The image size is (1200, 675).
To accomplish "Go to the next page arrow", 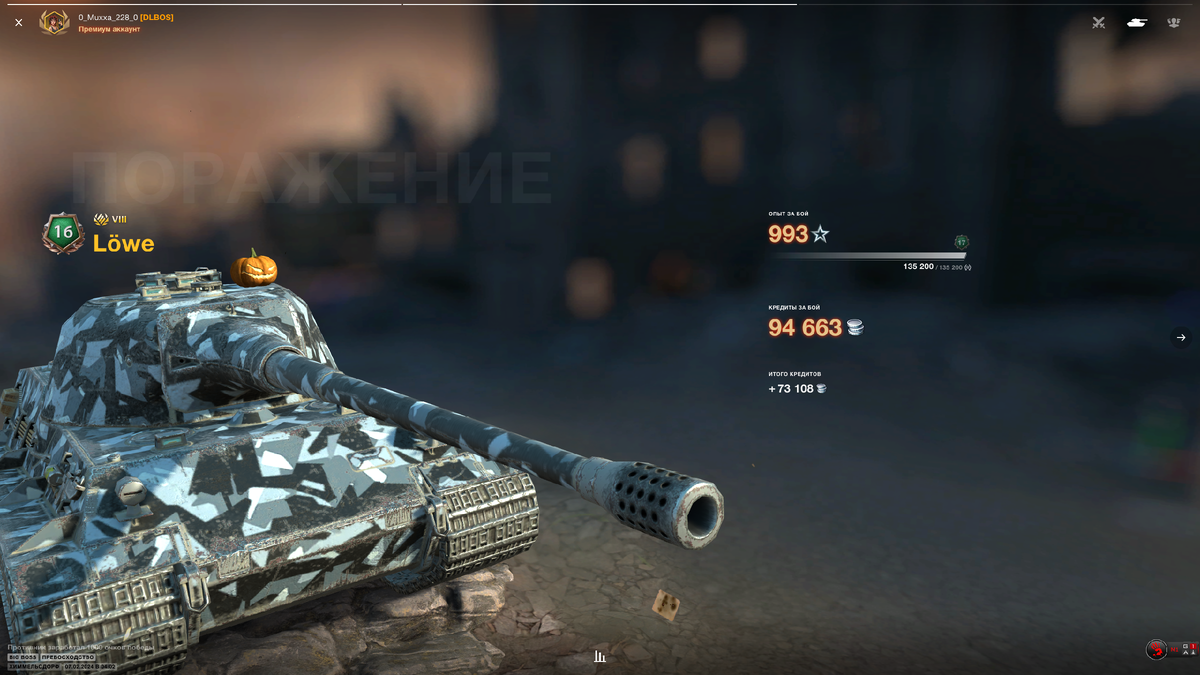I will point(1180,338).
